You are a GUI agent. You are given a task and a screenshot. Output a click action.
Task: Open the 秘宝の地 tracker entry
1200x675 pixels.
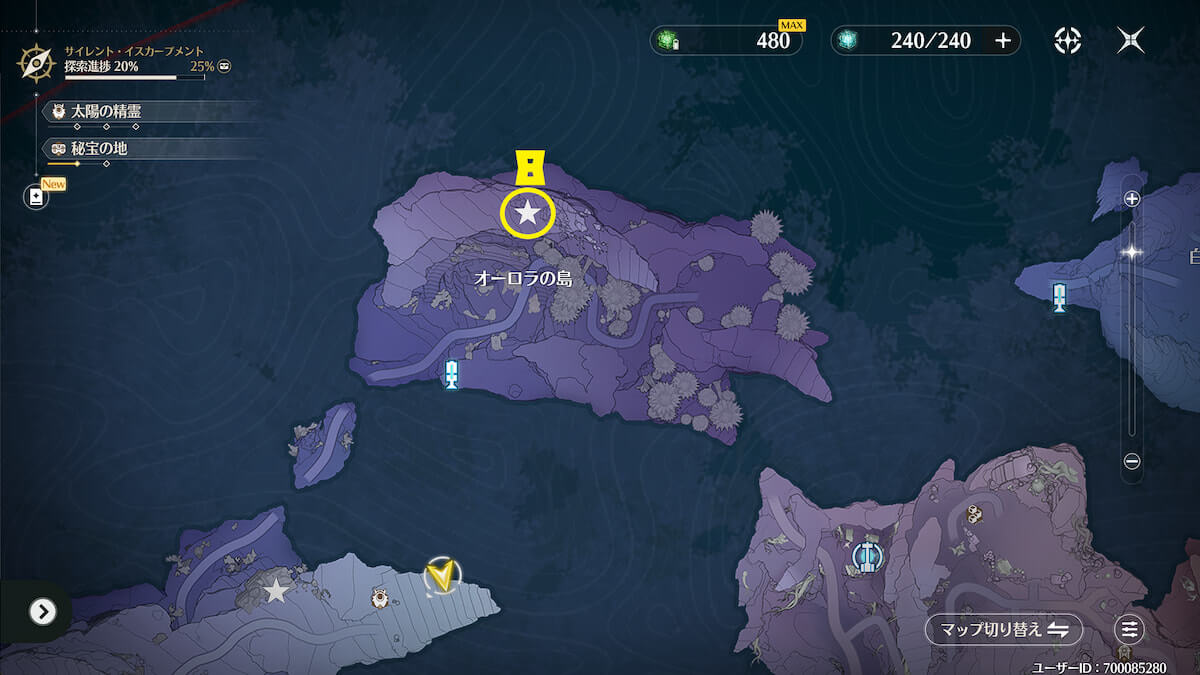pyautogui.click(x=98, y=149)
